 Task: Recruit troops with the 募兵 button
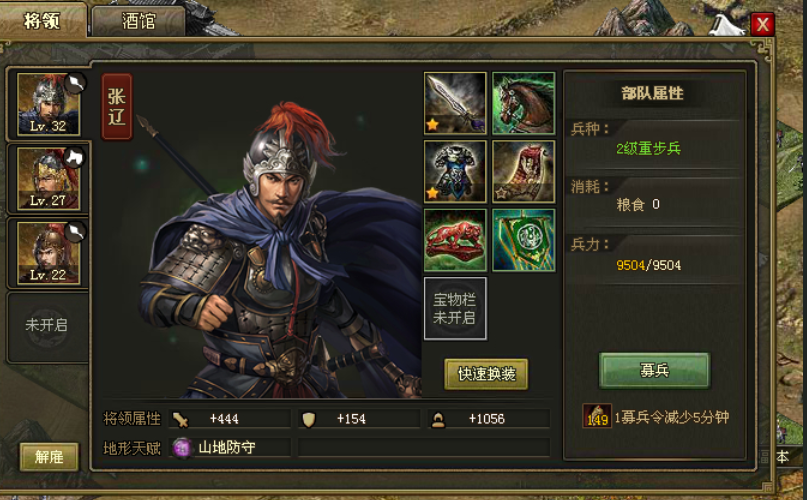654,370
